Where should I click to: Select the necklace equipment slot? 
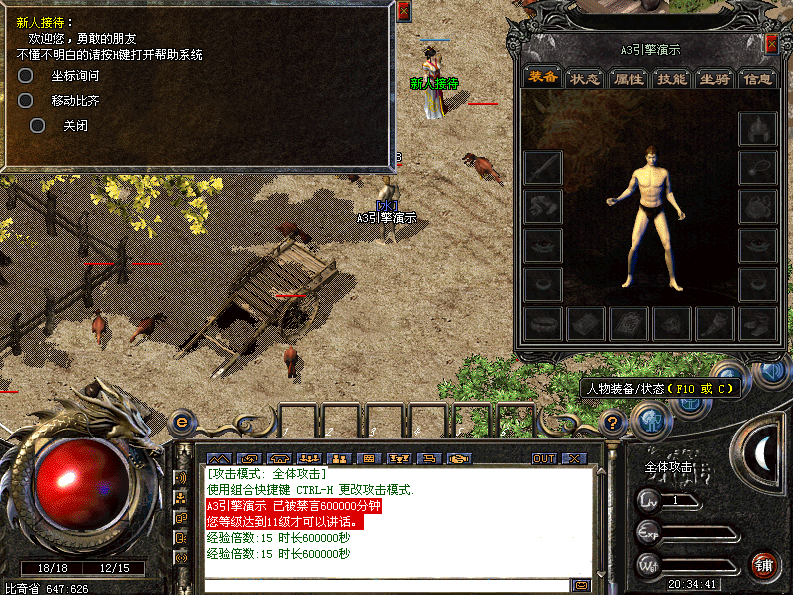click(x=757, y=167)
